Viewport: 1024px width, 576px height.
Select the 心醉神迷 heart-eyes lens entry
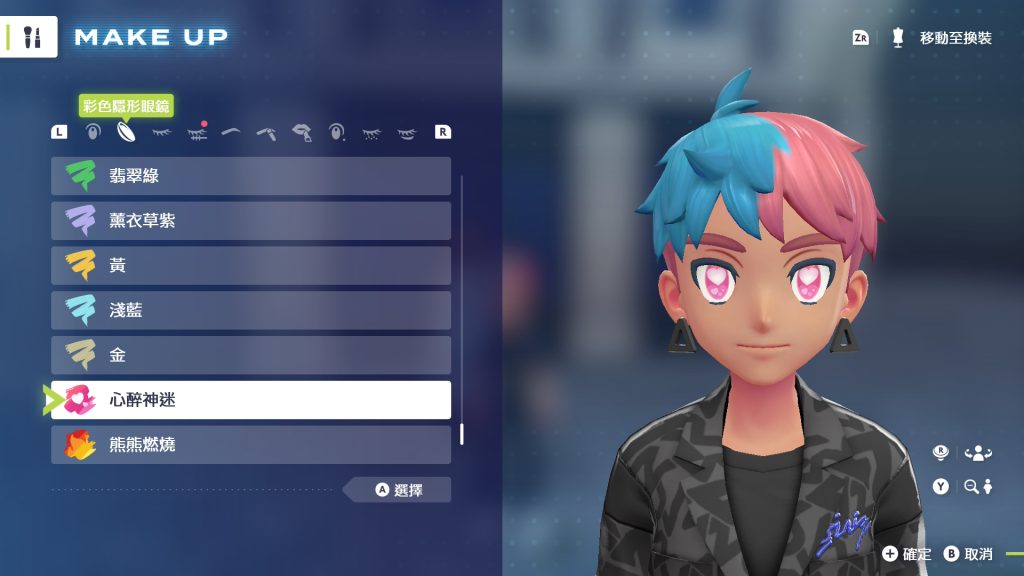[x=251, y=400]
